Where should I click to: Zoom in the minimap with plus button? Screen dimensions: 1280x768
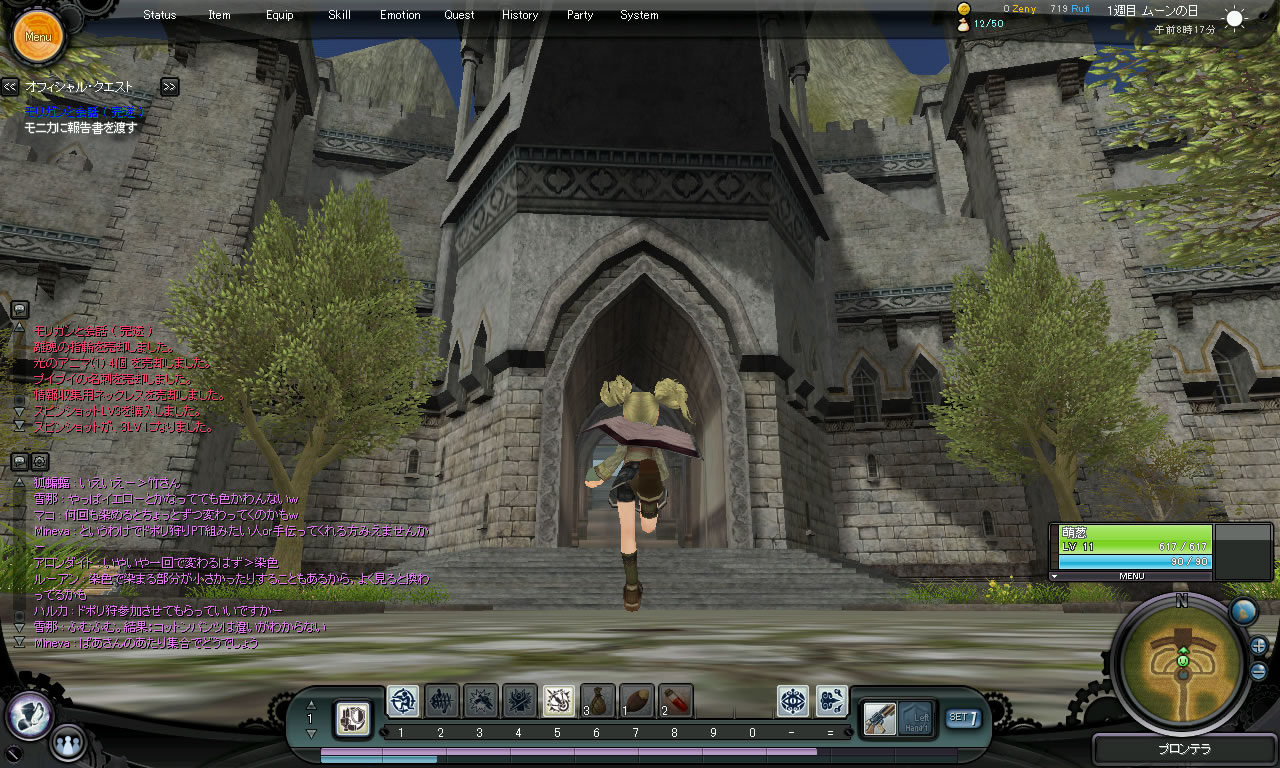click(x=1259, y=645)
